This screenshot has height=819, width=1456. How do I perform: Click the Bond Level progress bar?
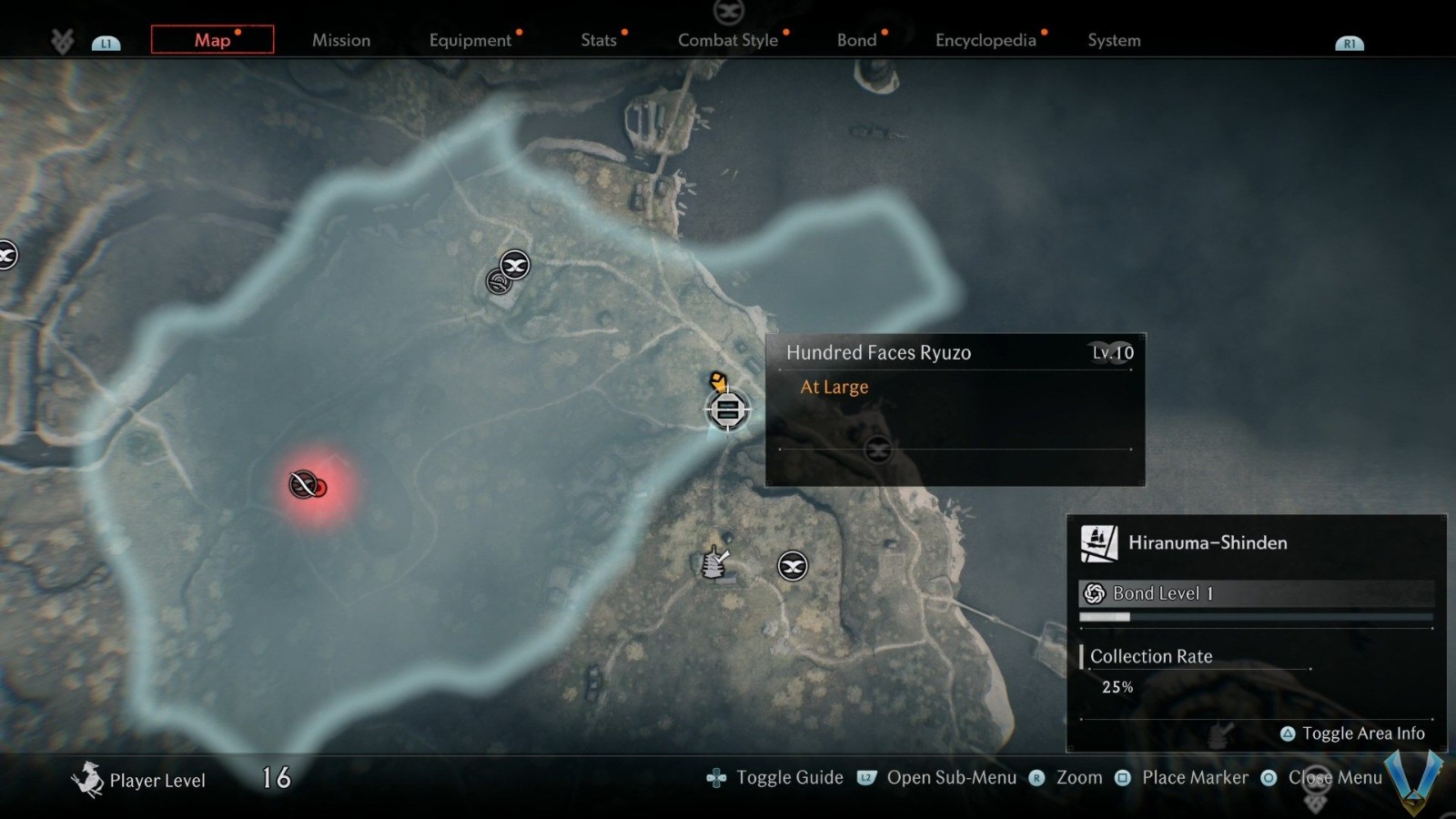pos(1256,617)
